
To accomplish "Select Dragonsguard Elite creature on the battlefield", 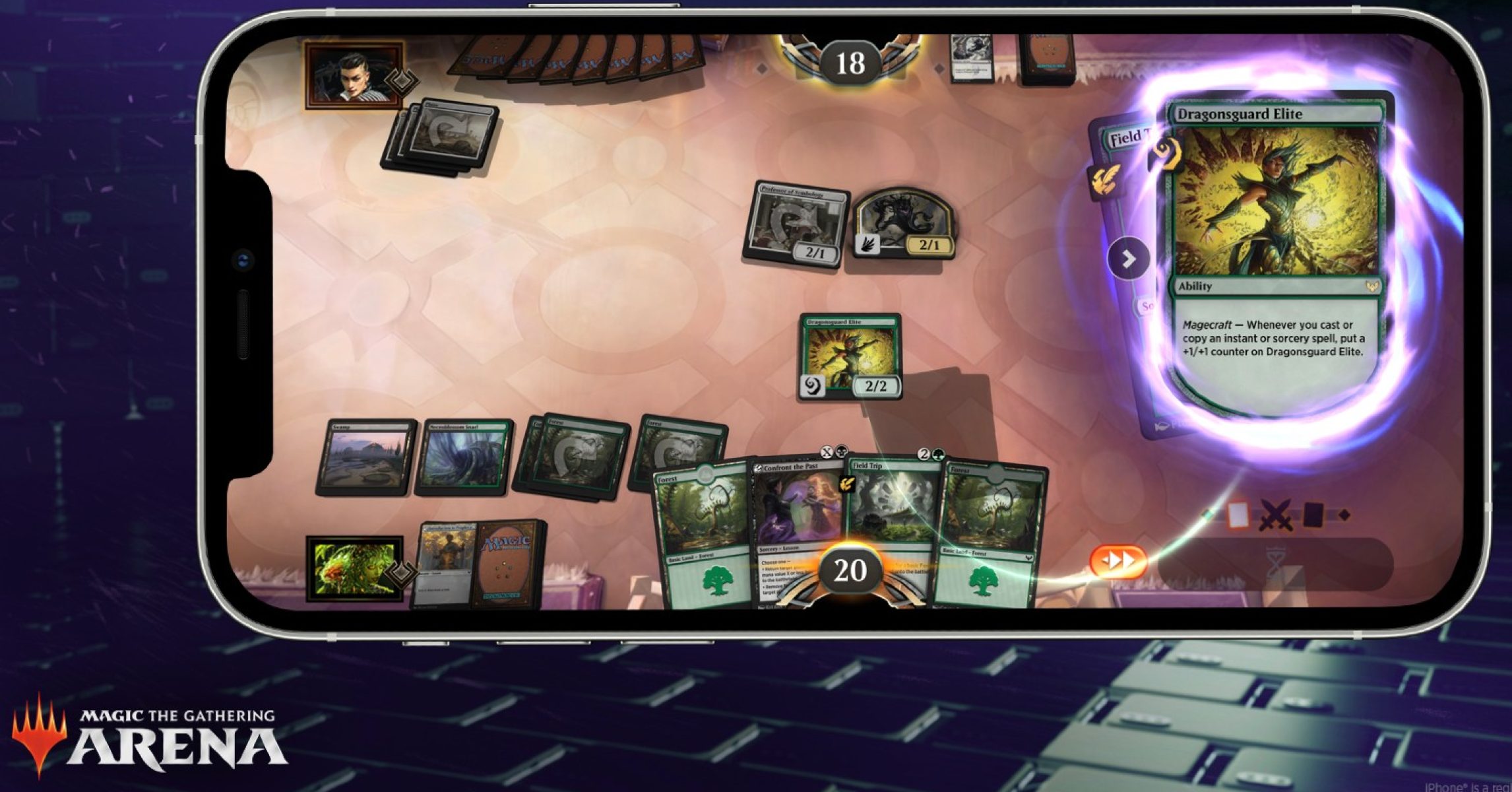I will click(x=850, y=356).
